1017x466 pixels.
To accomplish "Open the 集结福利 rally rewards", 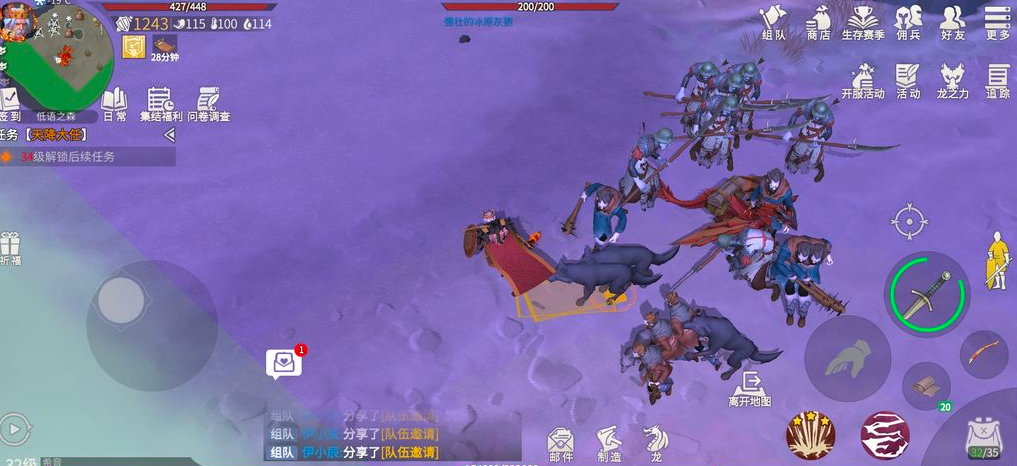I will (x=160, y=103).
